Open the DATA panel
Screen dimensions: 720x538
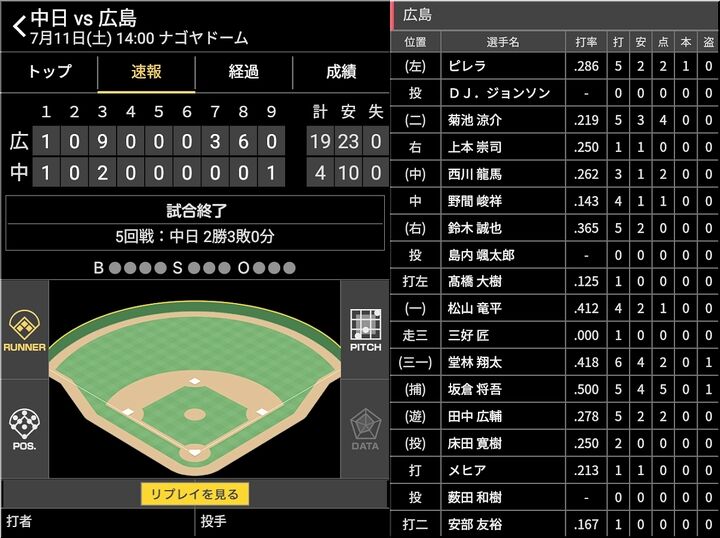coord(365,428)
